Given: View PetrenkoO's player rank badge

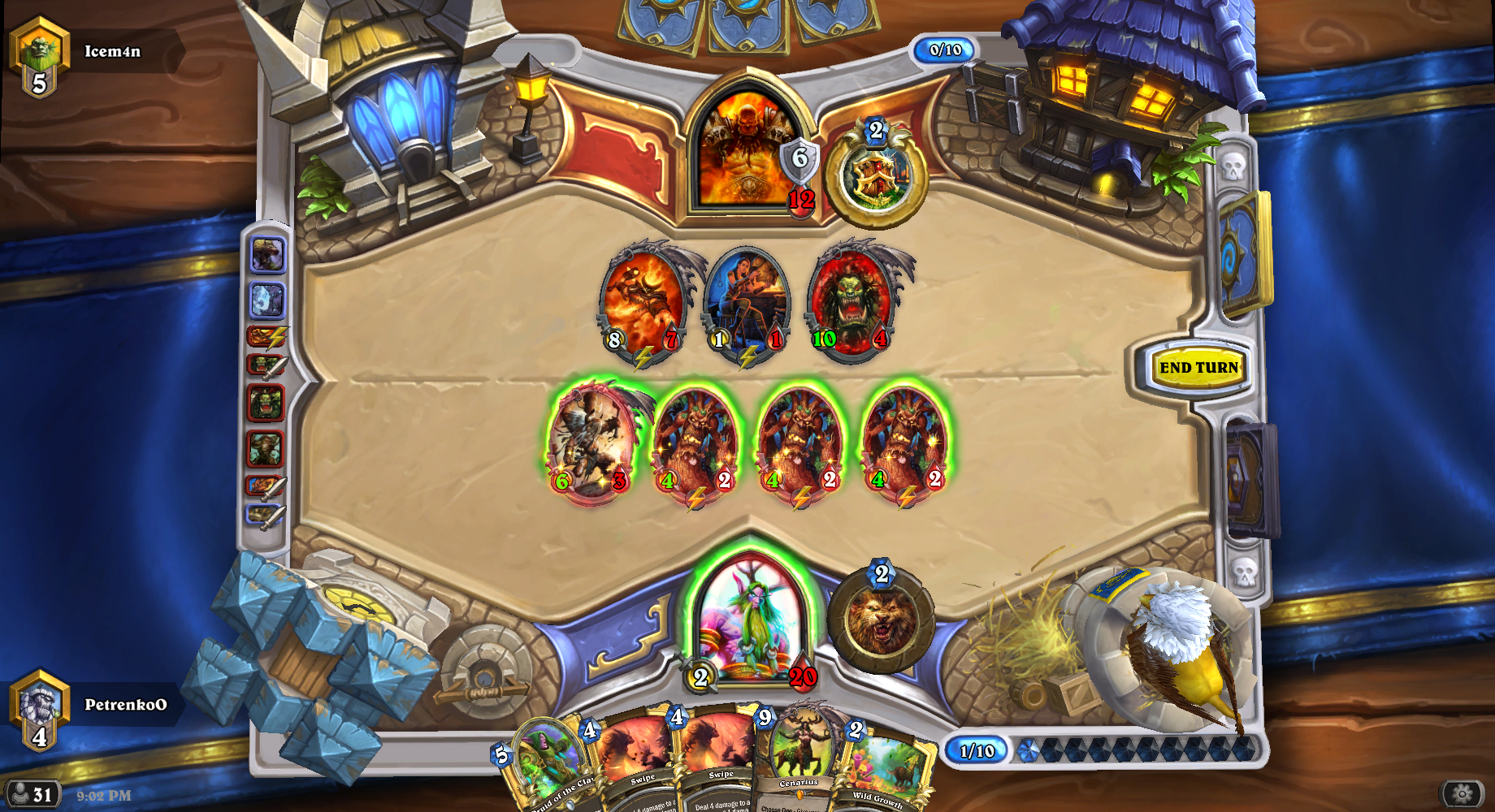Looking at the screenshot, I should point(39,709).
